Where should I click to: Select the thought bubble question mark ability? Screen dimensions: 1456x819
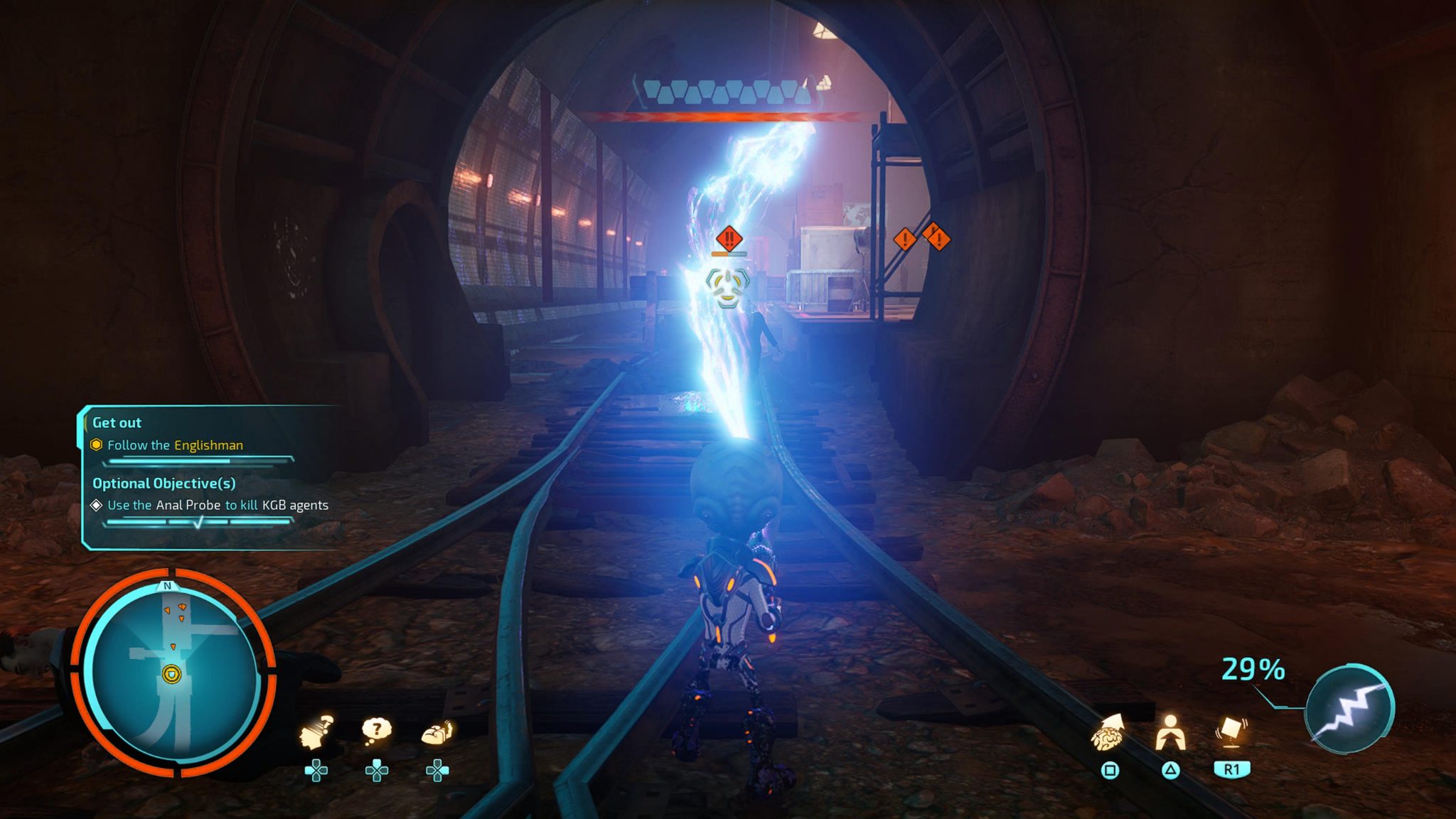click(x=376, y=730)
